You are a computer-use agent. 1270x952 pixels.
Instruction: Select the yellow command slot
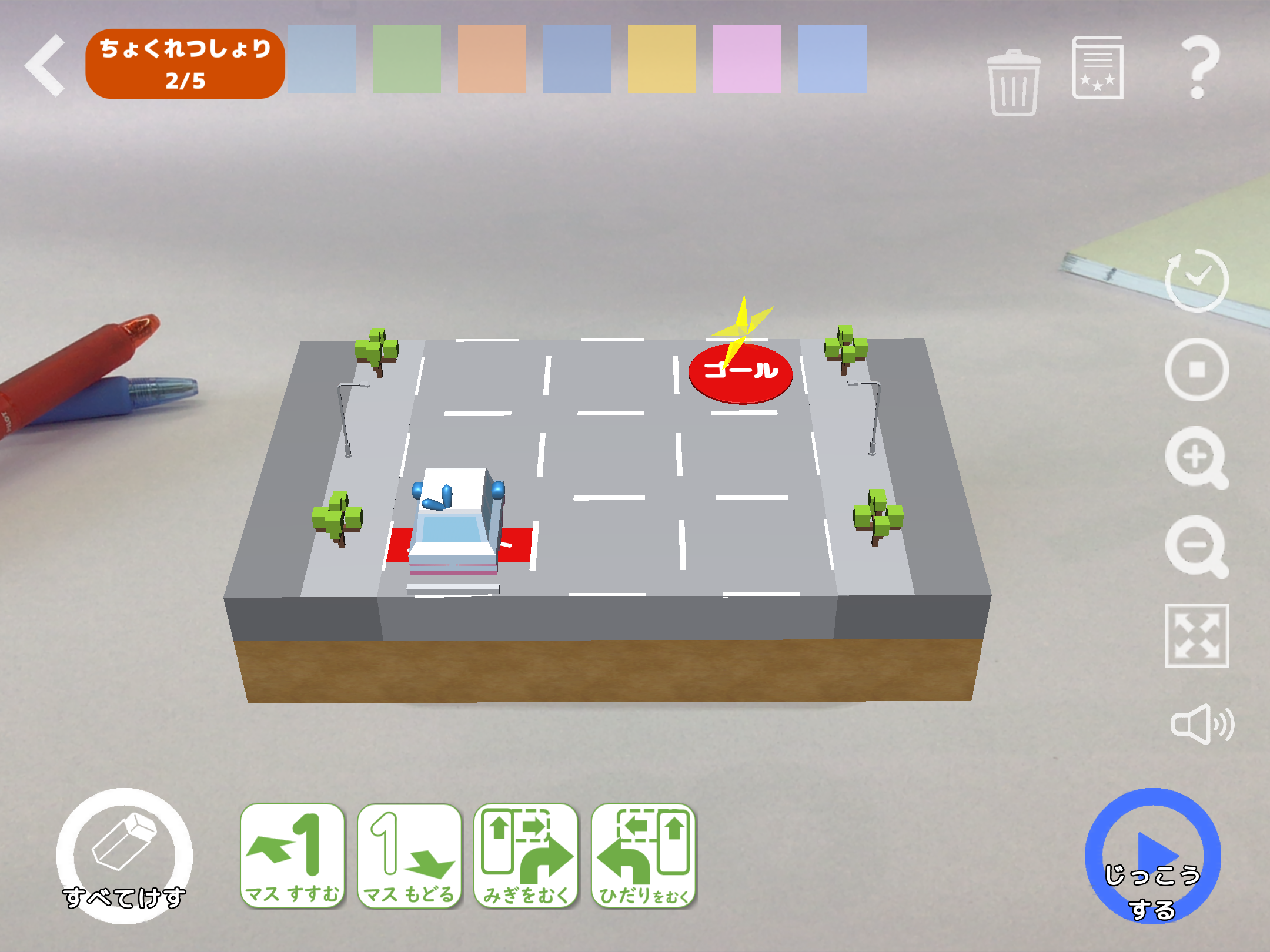click(661, 59)
